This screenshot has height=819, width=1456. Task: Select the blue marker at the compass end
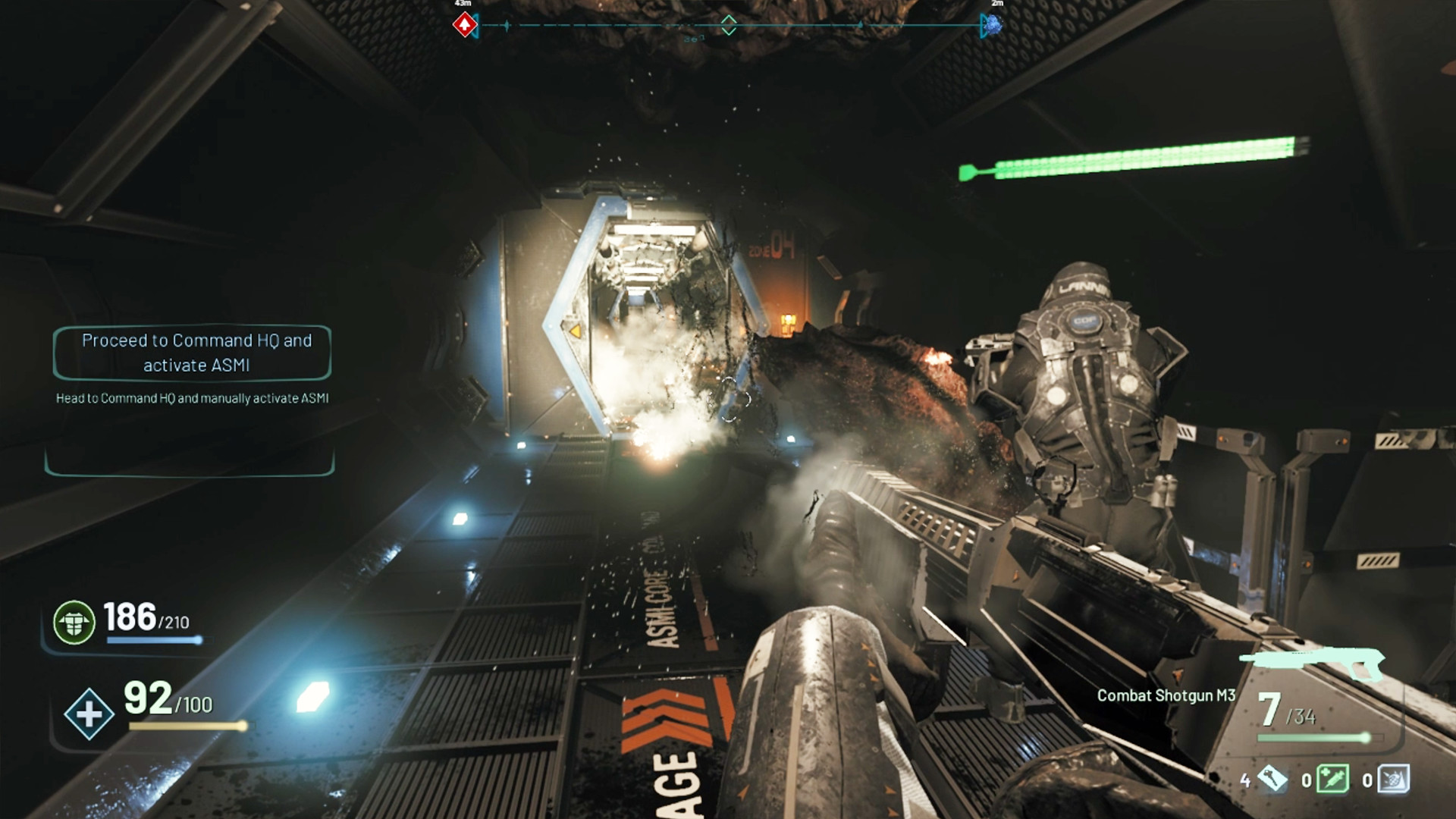(x=991, y=26)
